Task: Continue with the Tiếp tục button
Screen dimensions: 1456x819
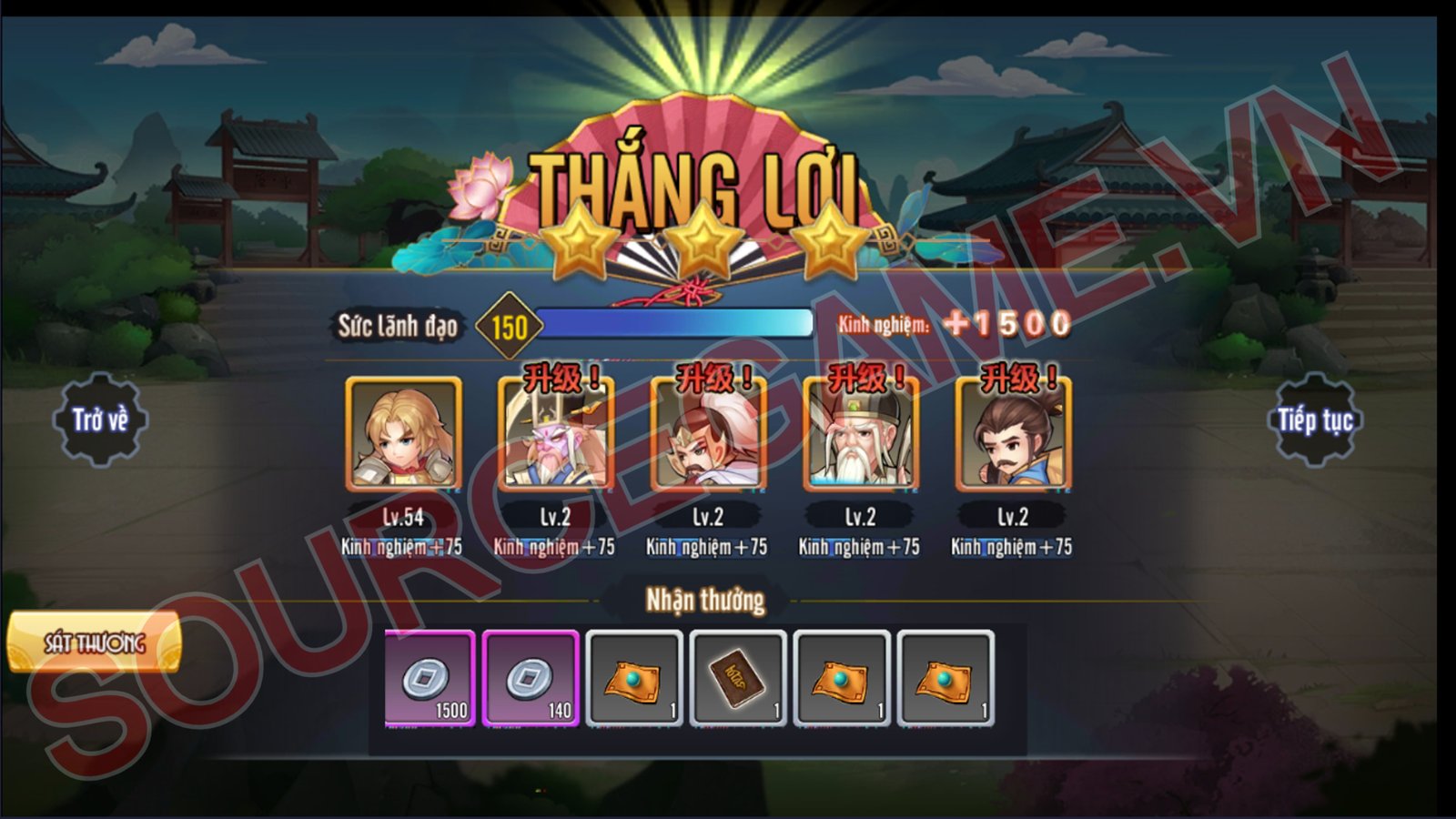Action: (1315, 420)
